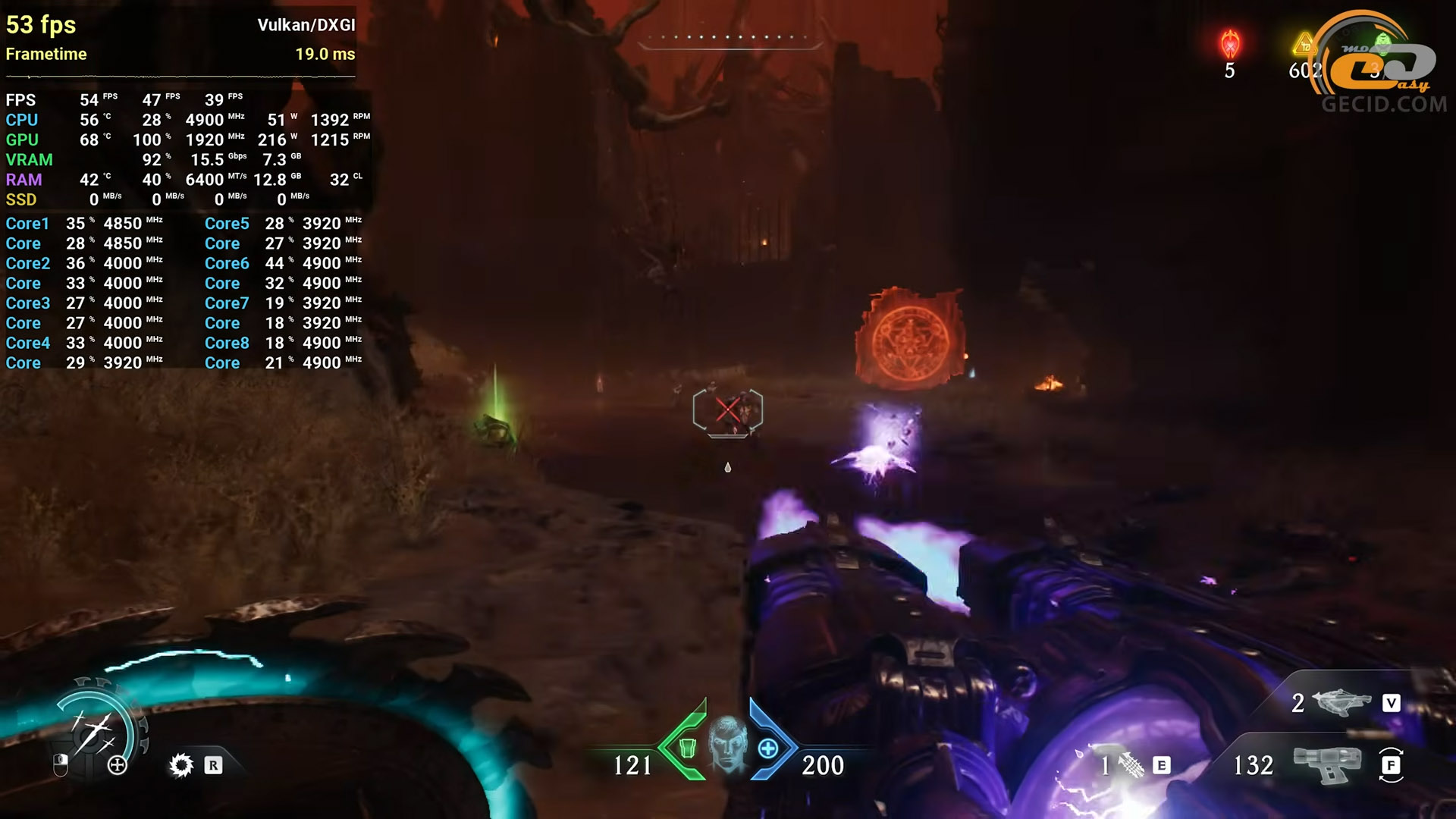This screenshot has height=819, width=1456.
Task: Select the Slayer face portrait
Action: tap(728, 744)
